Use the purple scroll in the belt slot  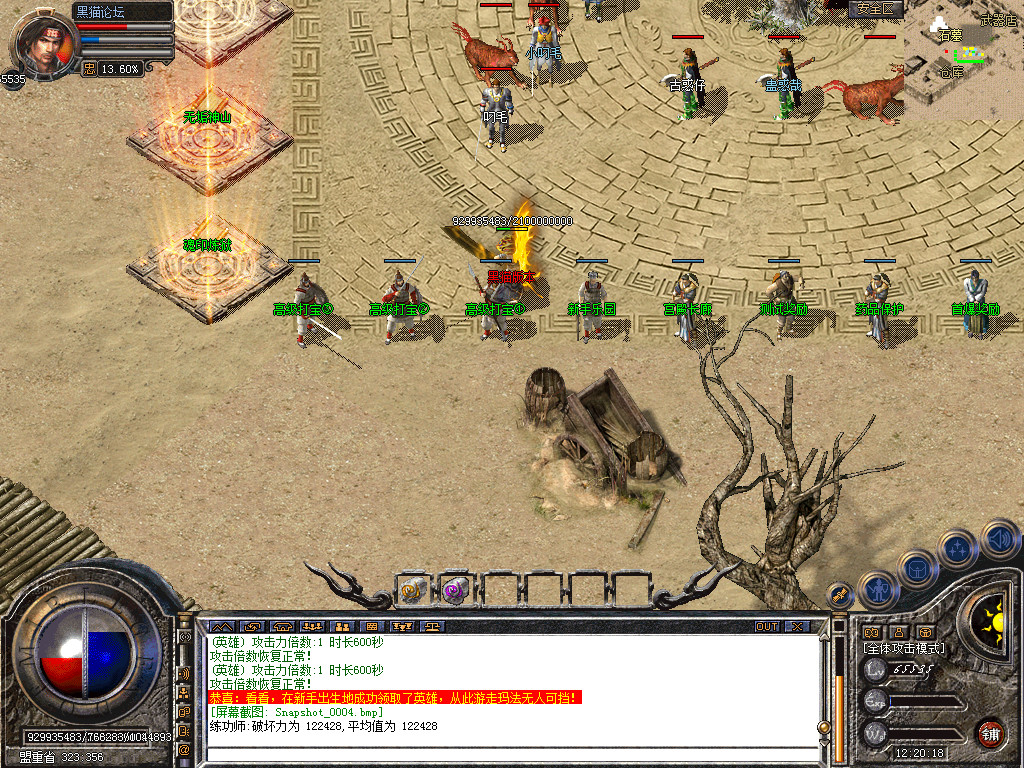(456, 590)
